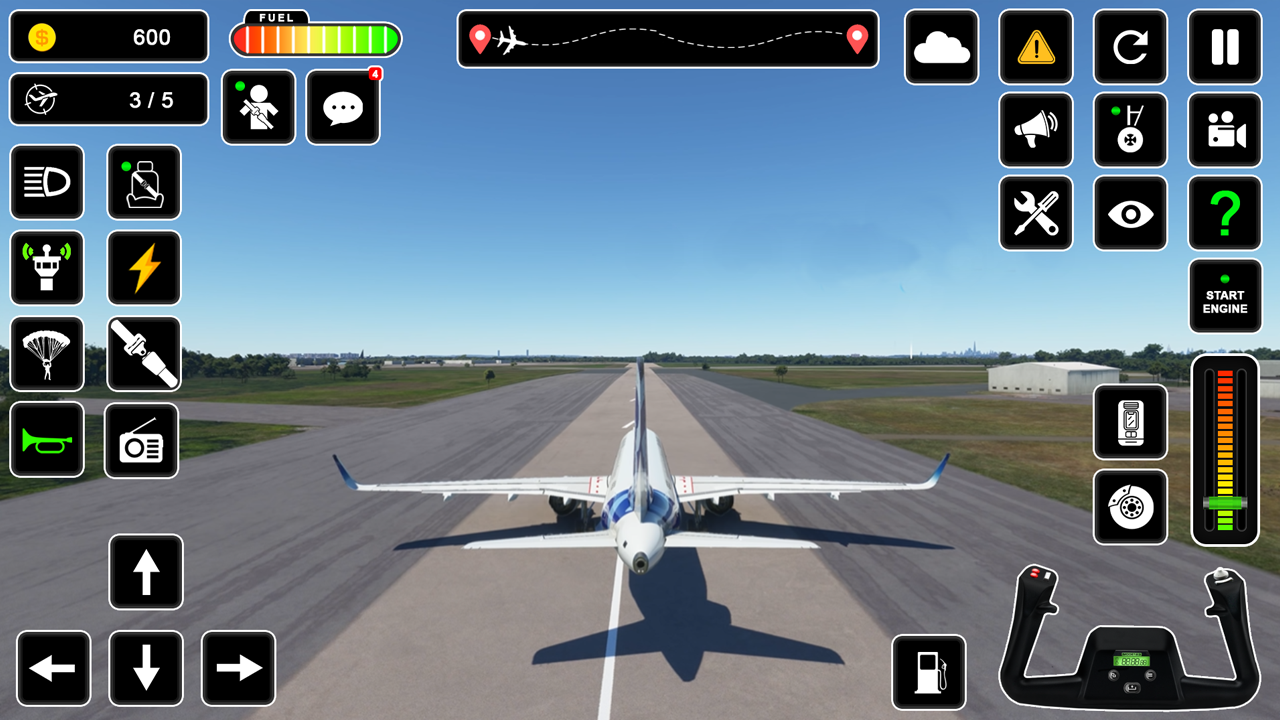Screen dimensions: 1280x720
Task: Mute the megaphone announcements
Action: coord(1036,131)
